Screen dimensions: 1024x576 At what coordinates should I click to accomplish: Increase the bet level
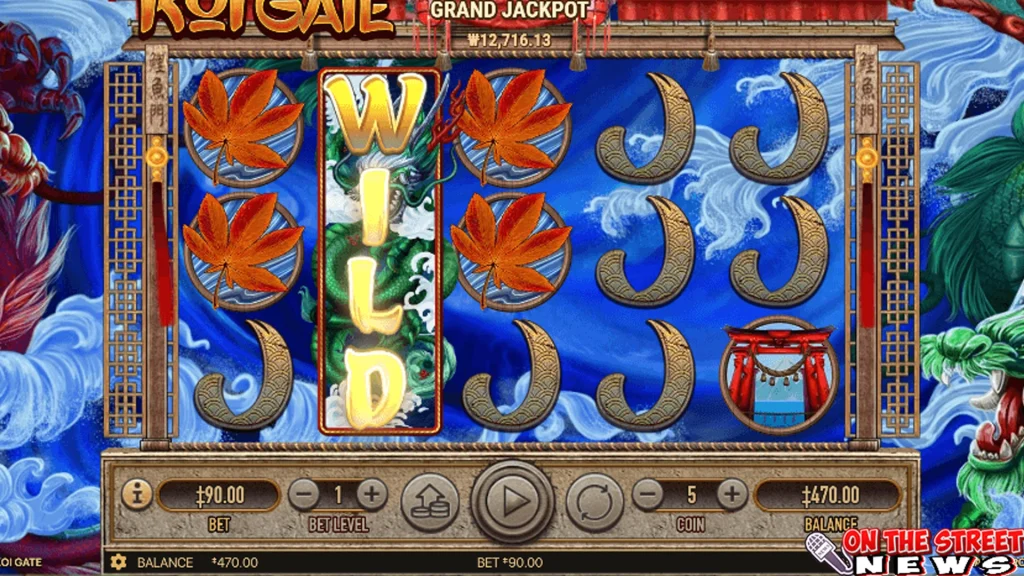point(371,494)
